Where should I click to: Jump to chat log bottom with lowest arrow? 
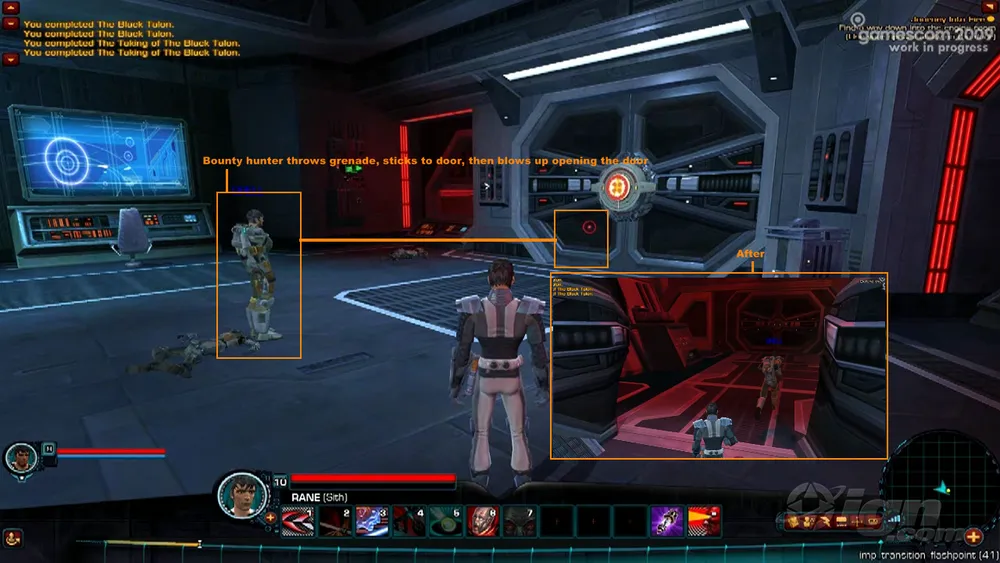click(11, 59)
